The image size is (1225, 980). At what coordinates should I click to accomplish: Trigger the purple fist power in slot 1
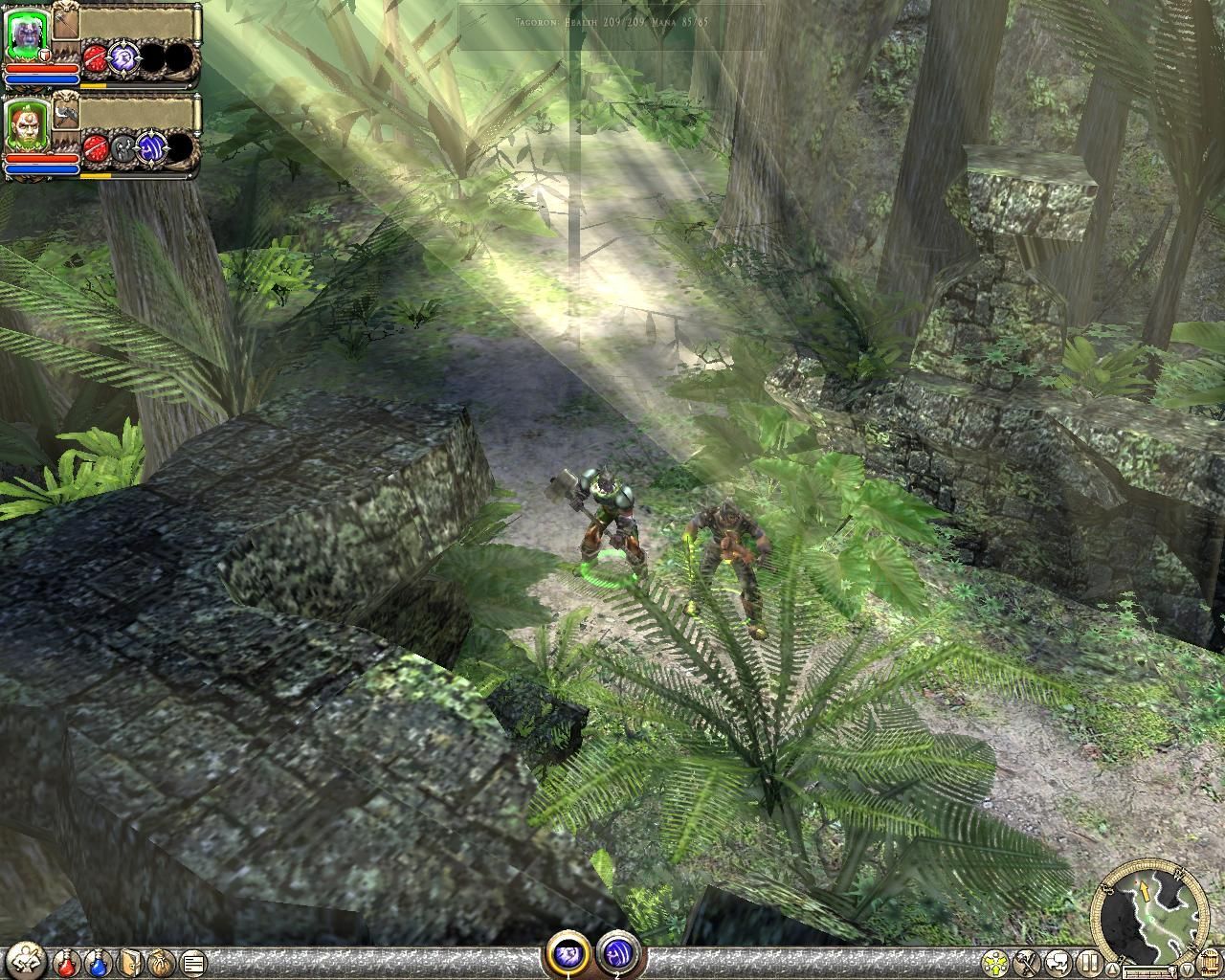[x=567, y=953]
